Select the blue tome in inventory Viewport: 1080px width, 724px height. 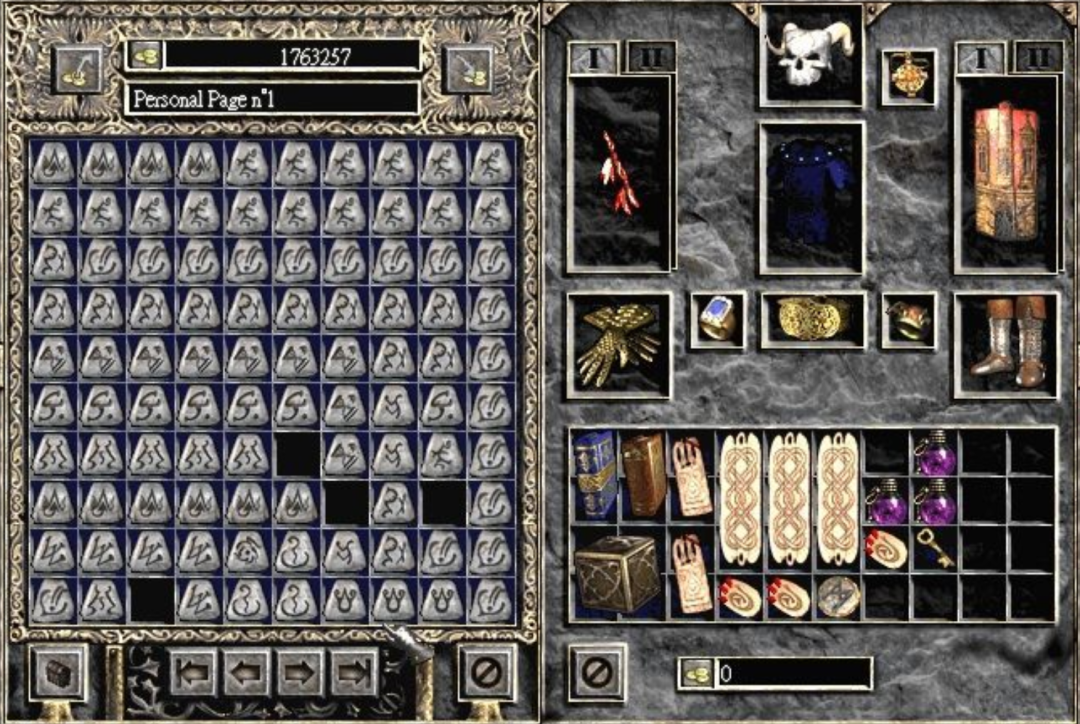(593, 475)
